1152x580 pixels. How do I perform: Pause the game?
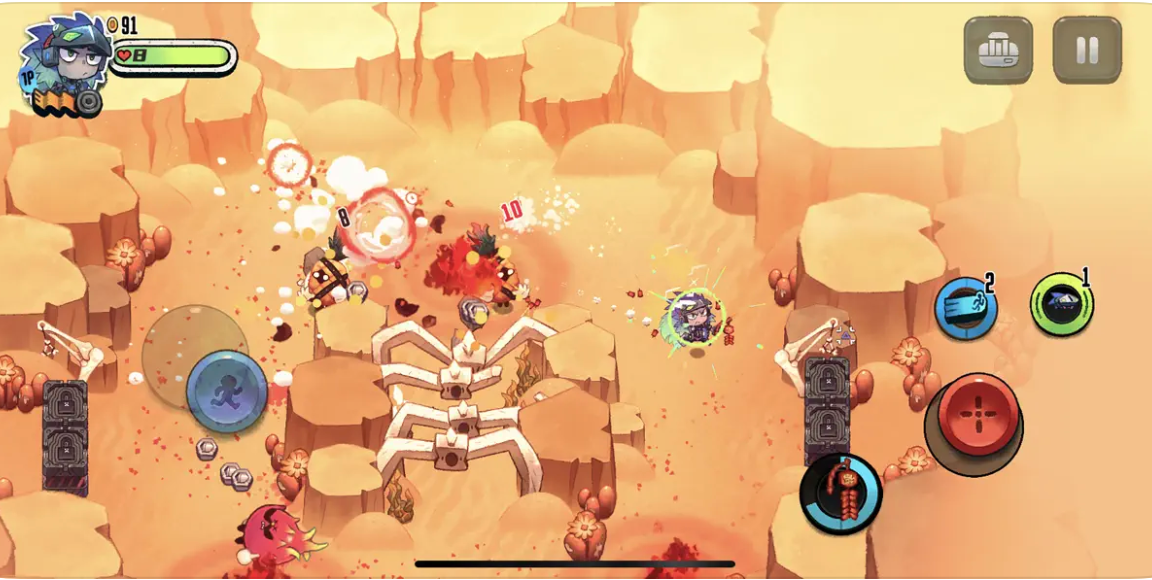click(x=1087, y=50)
